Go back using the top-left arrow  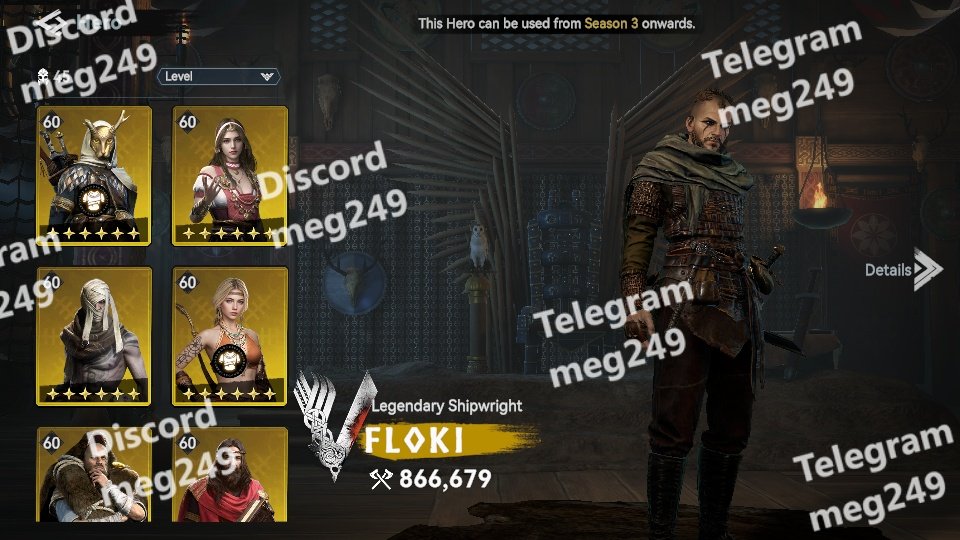(46, 22)
